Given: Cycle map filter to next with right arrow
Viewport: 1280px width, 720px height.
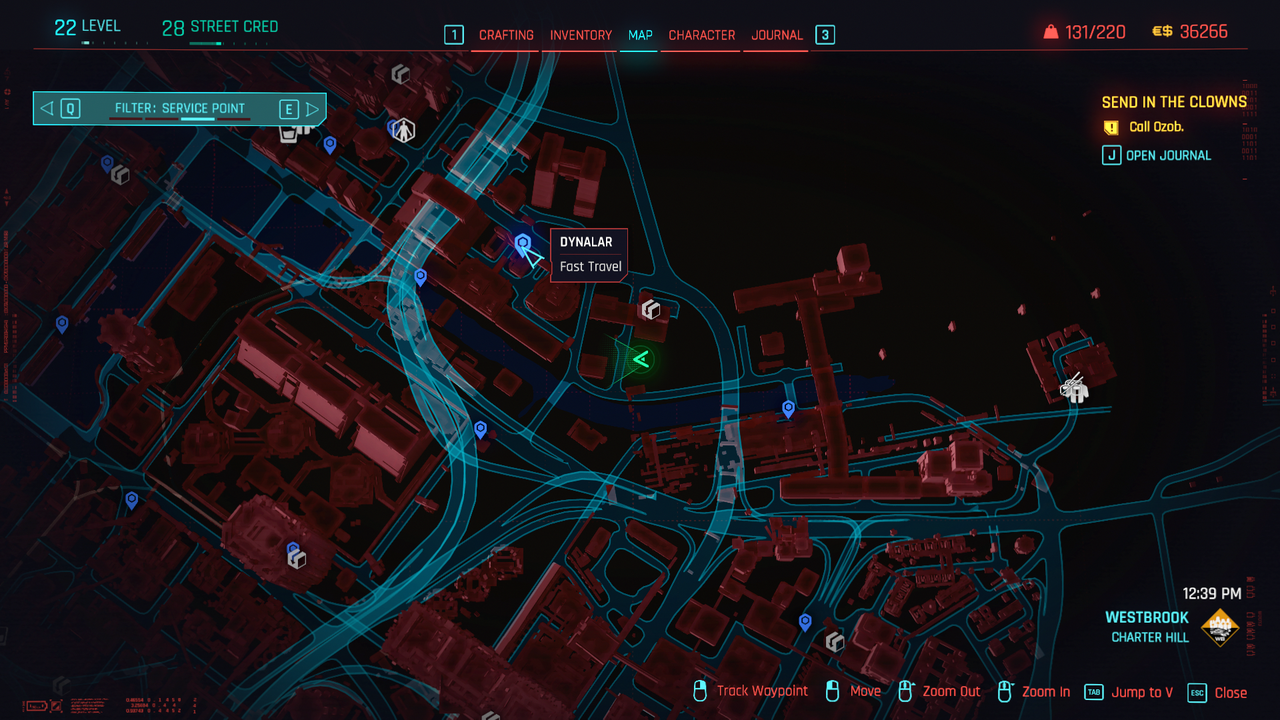Looking at the screenshot, I should [312, 108].
